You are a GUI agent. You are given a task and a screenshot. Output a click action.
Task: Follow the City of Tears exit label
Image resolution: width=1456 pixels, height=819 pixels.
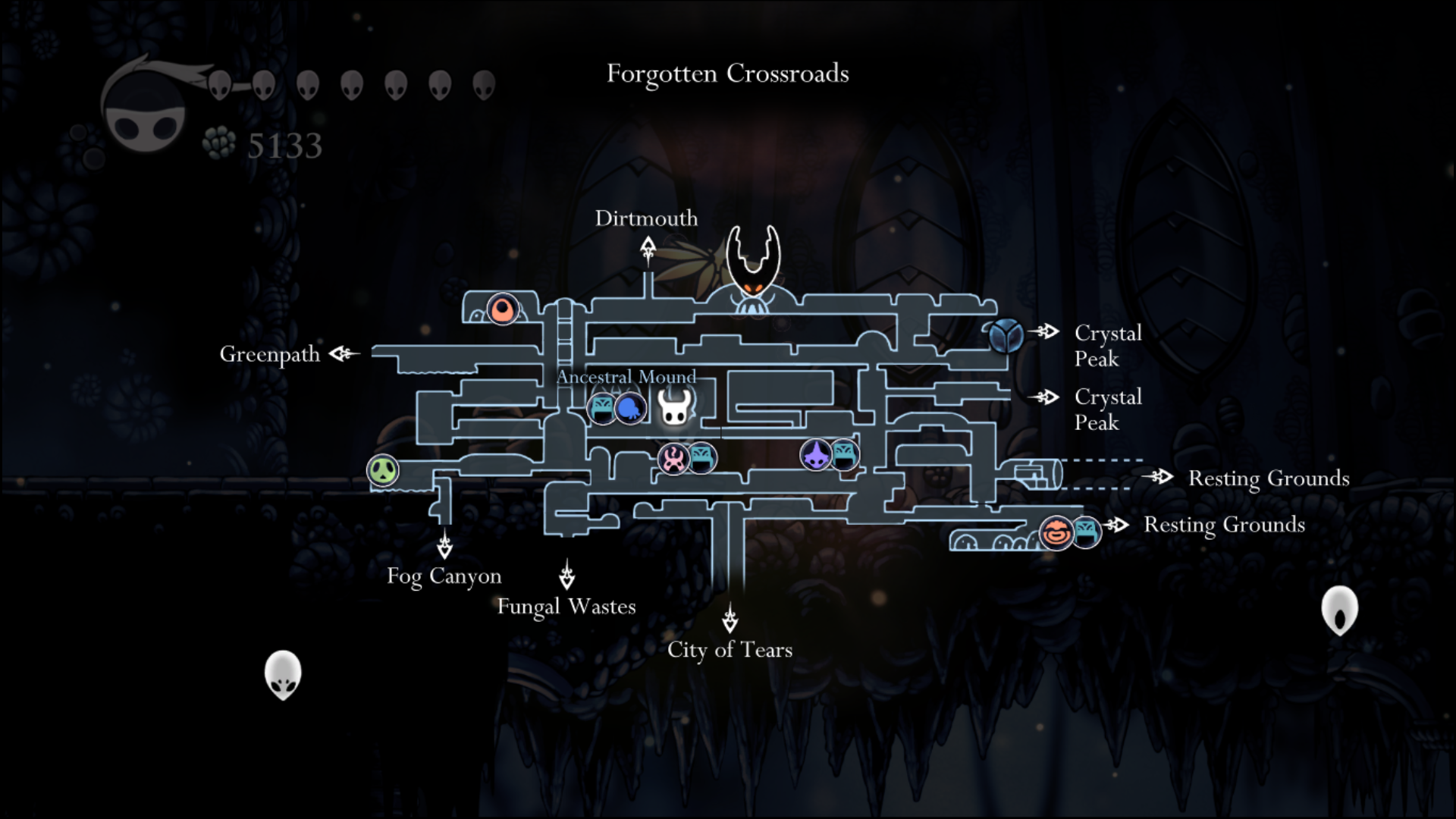(730, 650)
